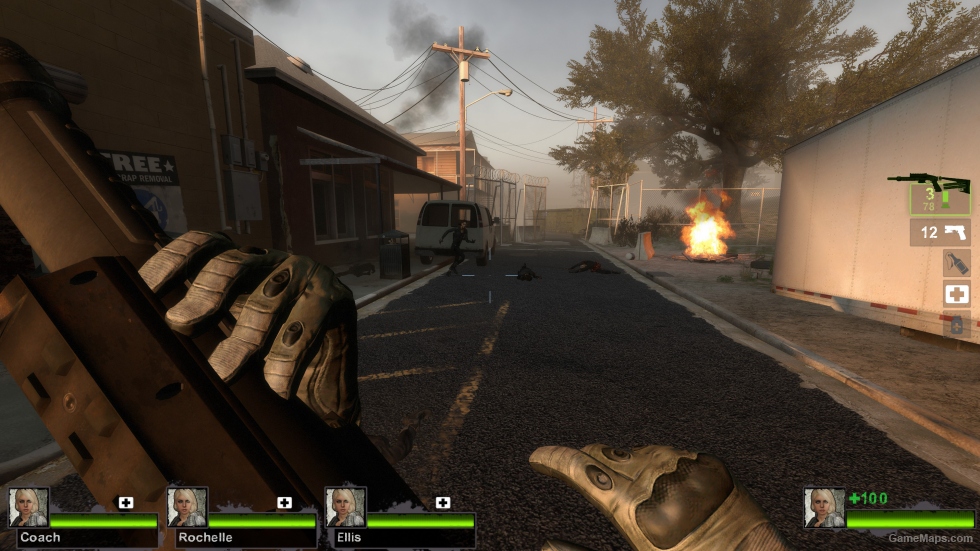This screenshot has width=980, height=551.
Task: Click the medkit icon above Rochelle's panel
Action: pos(285,502)
